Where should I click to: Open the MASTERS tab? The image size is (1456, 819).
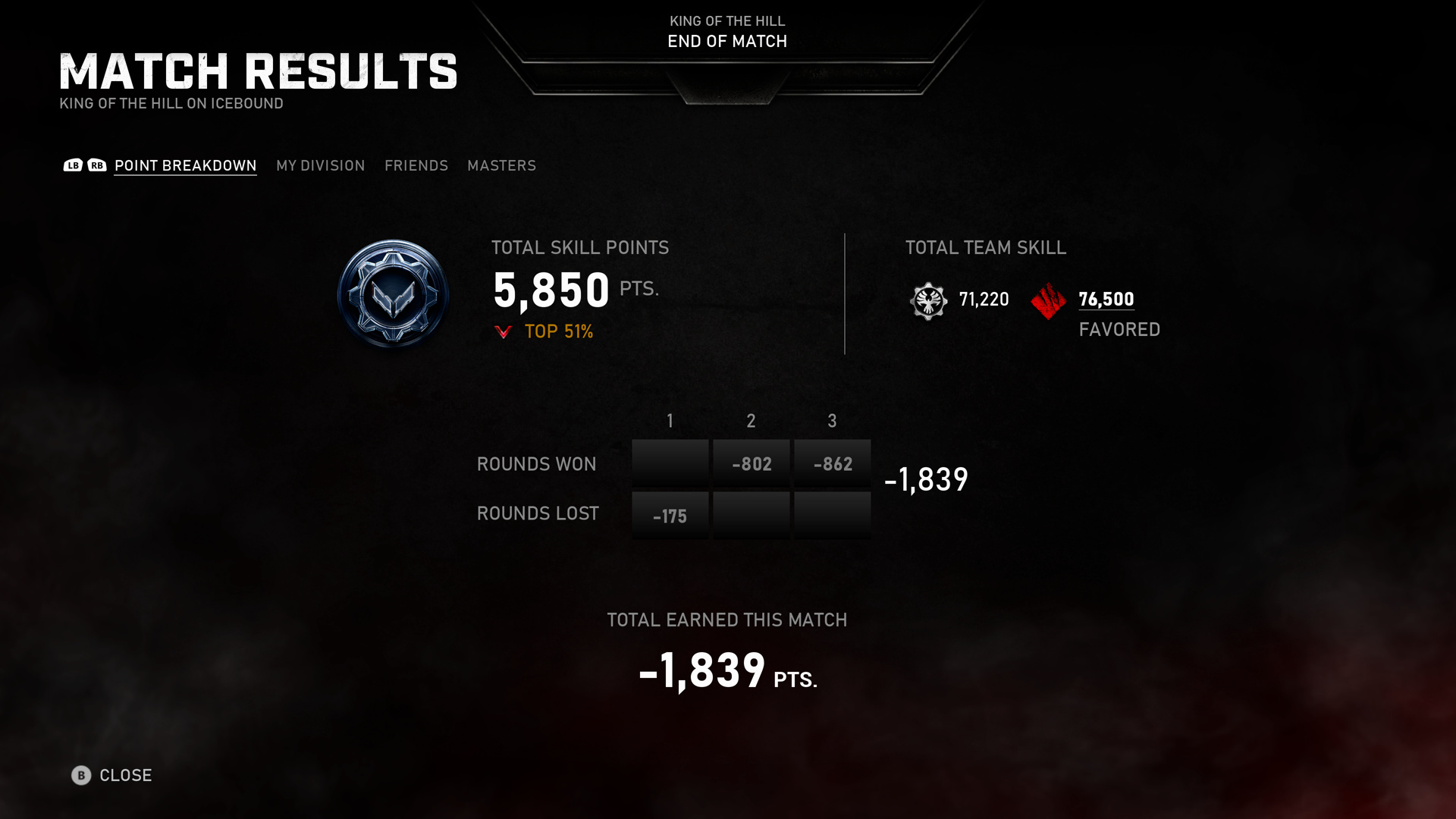pyautogui.click(x=502, y=165)
